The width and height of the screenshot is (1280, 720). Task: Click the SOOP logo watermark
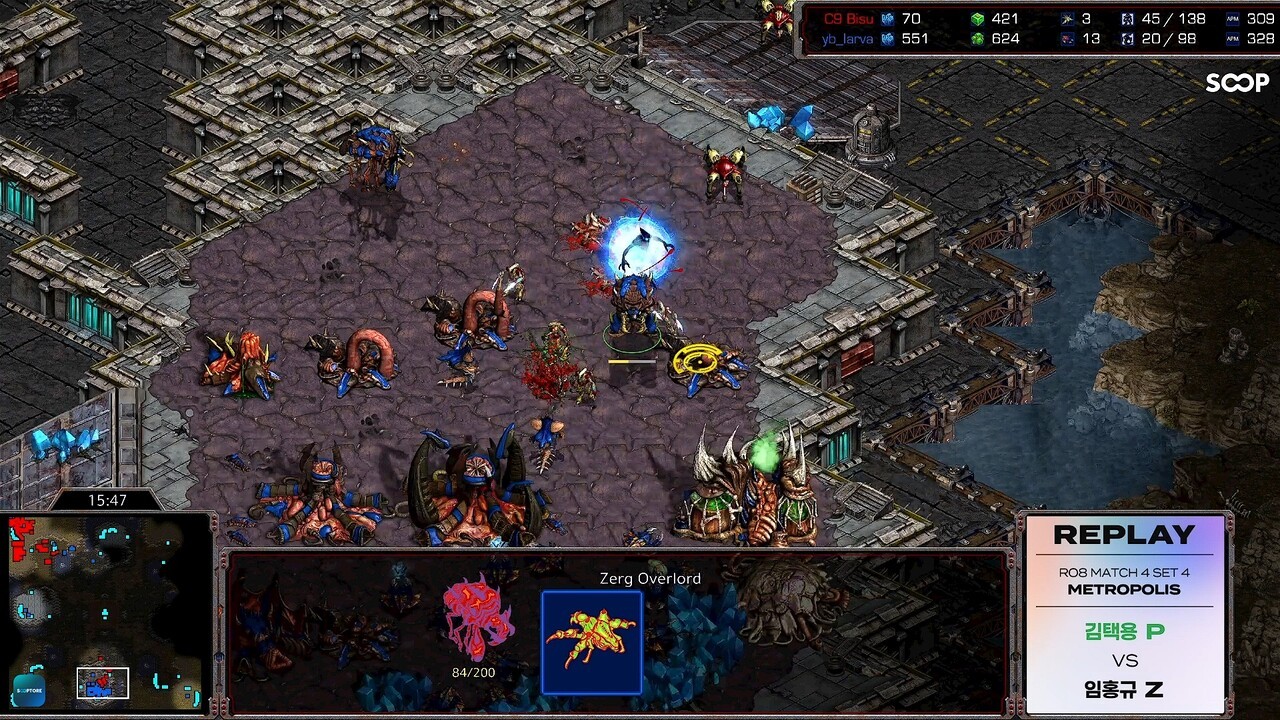(1236, 83)
